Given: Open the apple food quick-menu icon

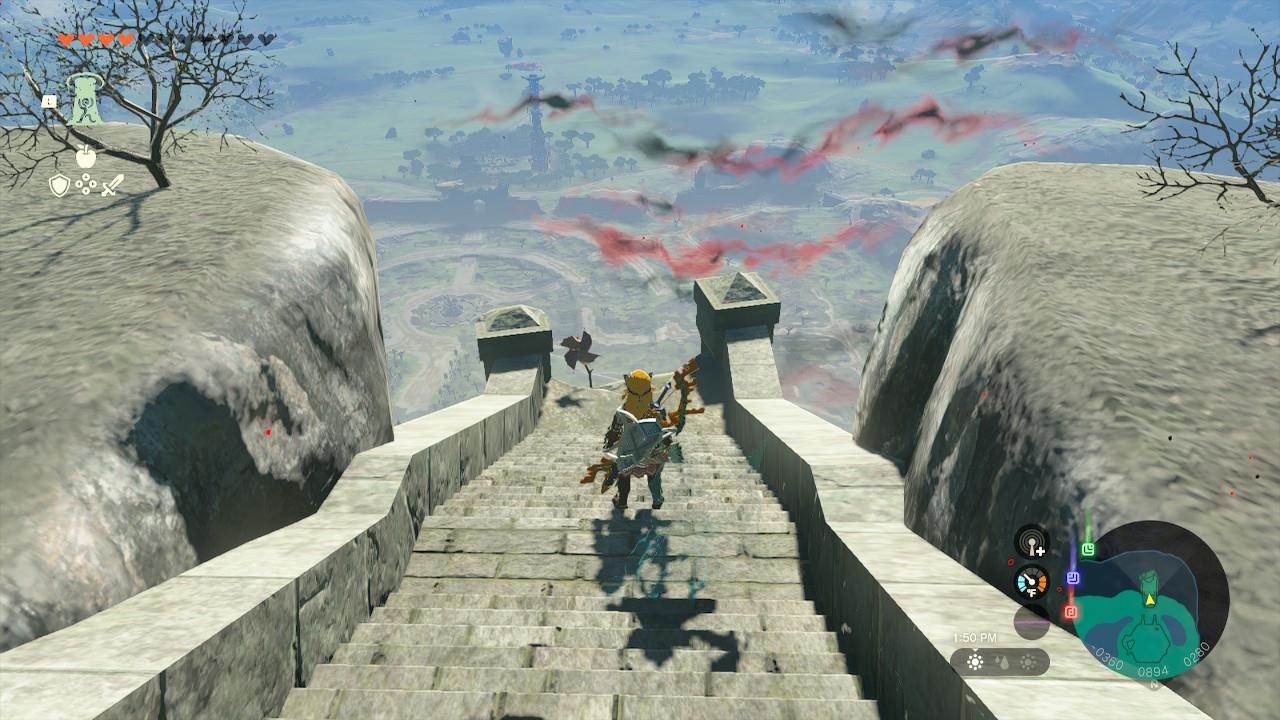Looking at the screenshot, I should [86, 157].
